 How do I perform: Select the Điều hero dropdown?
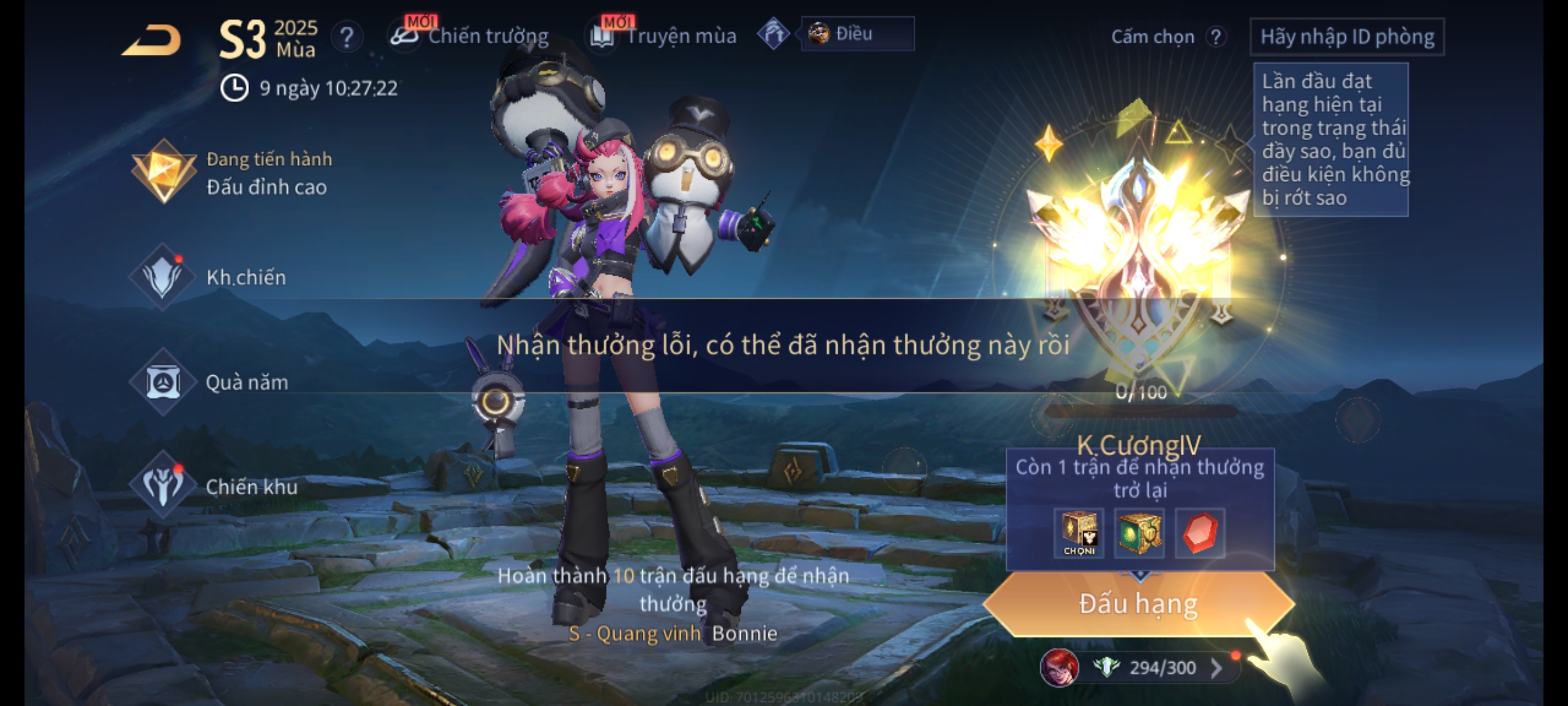click(x=857, y=34)
